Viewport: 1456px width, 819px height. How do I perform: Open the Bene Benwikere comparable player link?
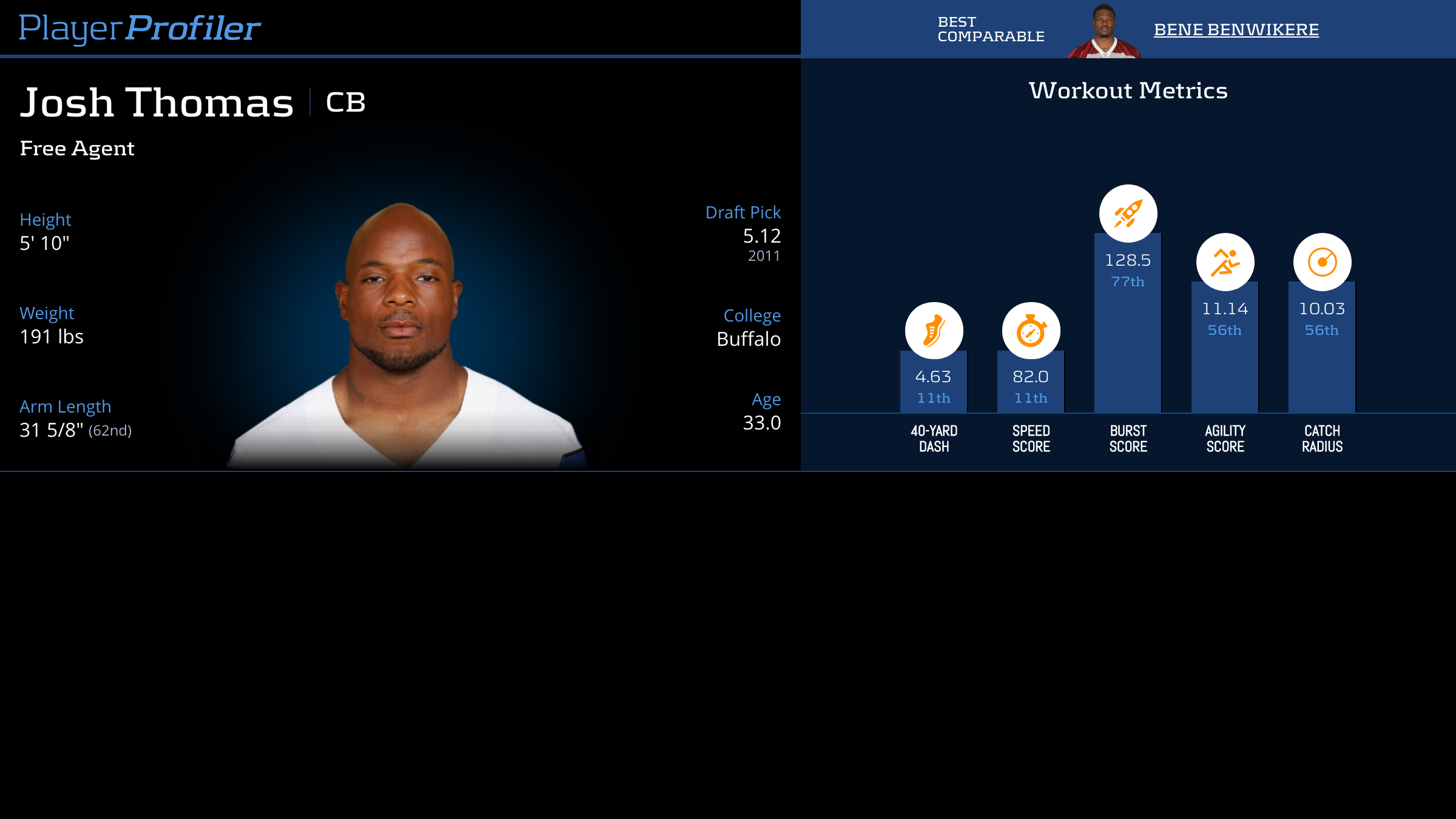(x=1236, y=30)
